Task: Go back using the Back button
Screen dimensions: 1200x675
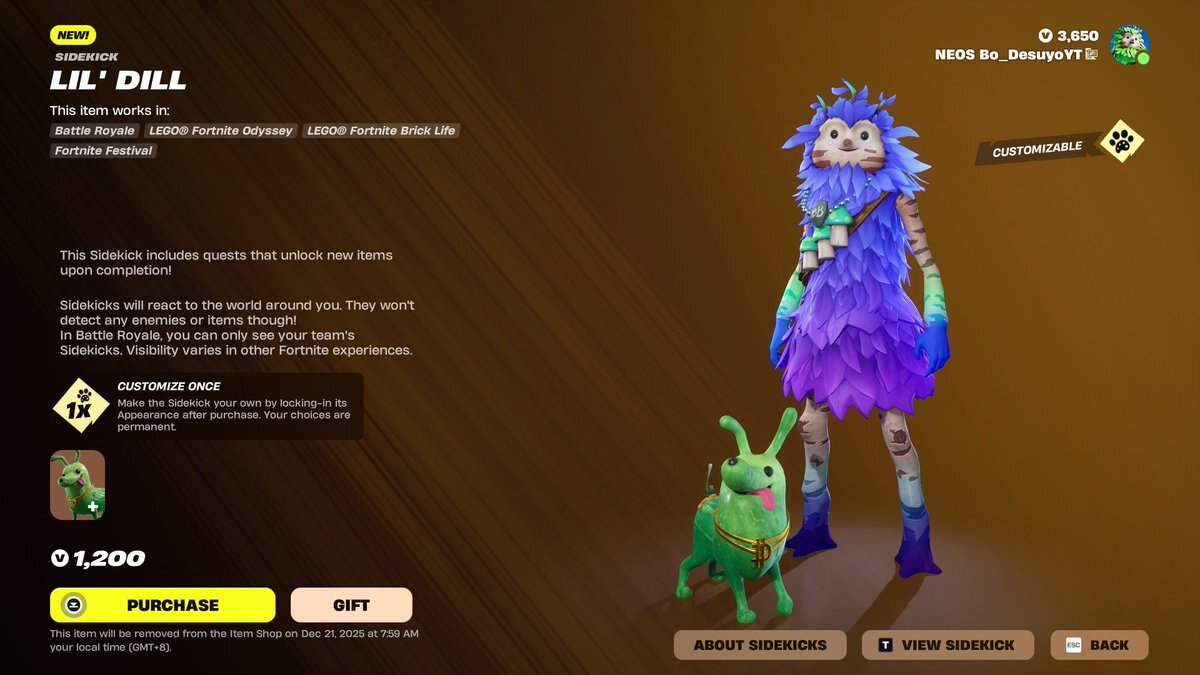Action: [1098, 645]
